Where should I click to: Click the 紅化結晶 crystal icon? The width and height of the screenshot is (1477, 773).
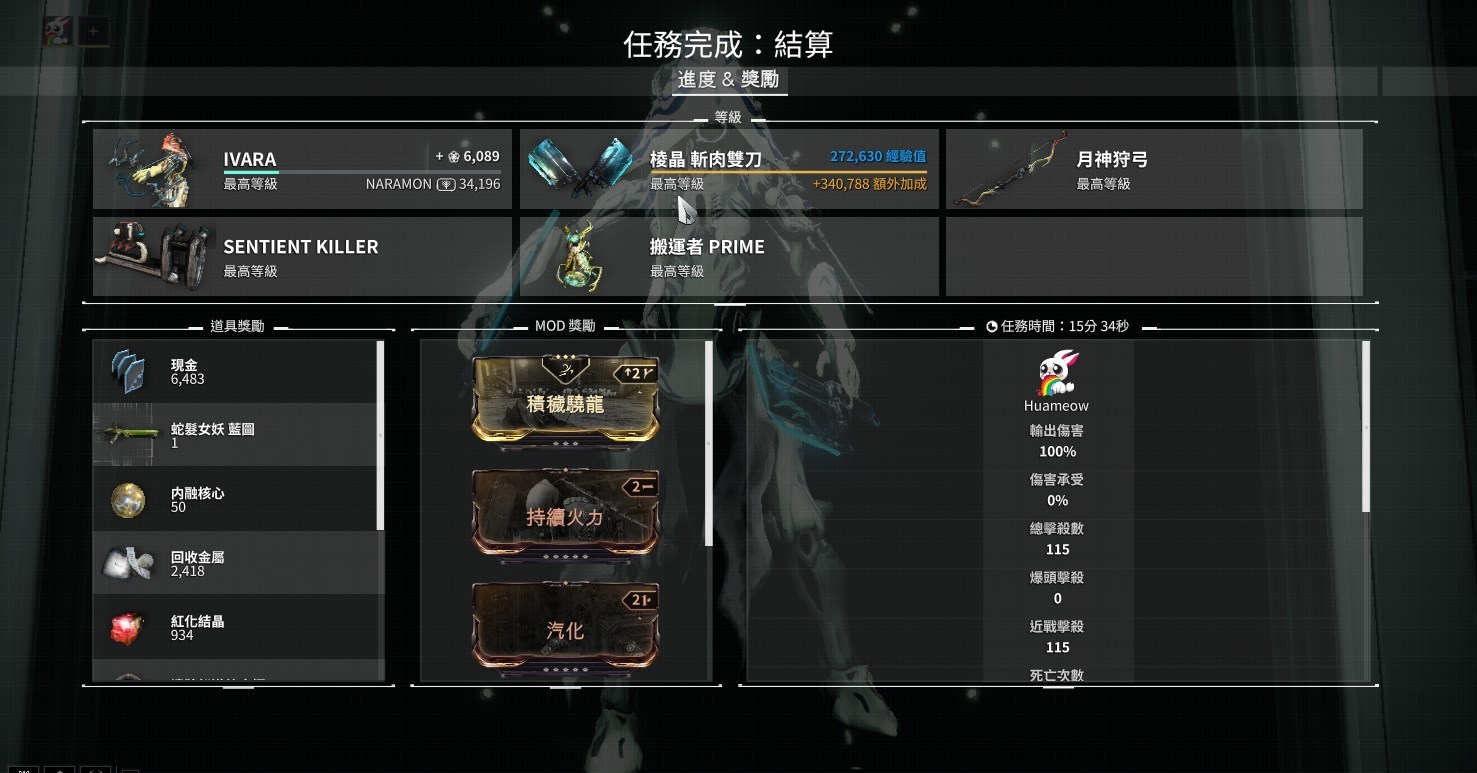coord(125,625)
